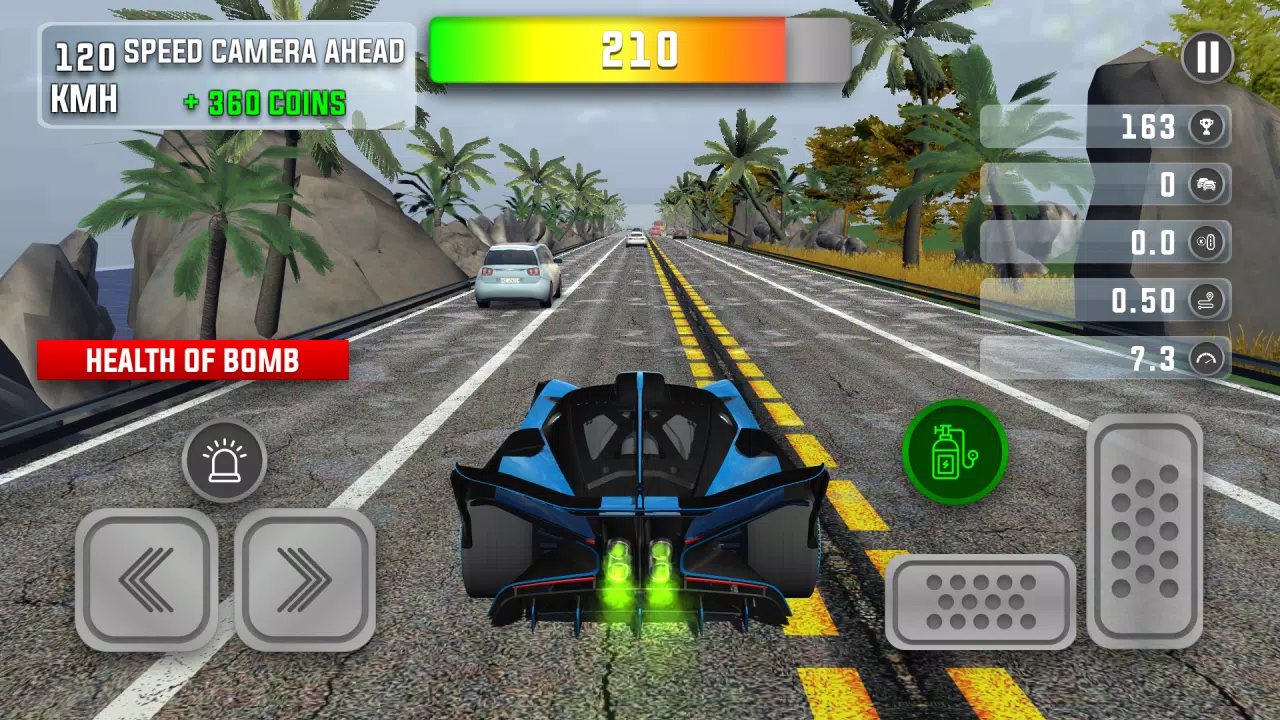Click the speedometer icon next to 7.3
Viewport: 1280px width, 720px height.
1206,359
